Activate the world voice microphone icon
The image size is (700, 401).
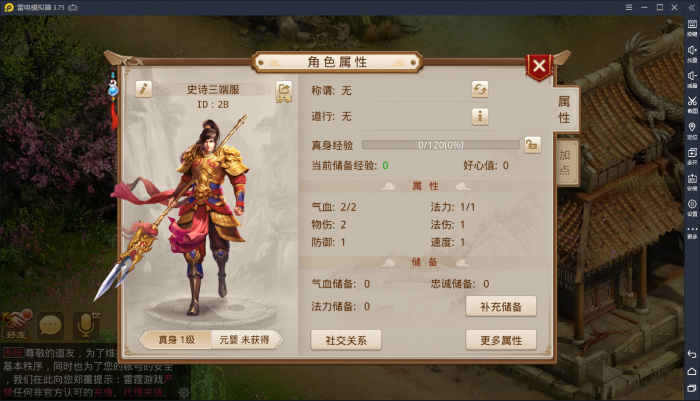pyautogui.click(x=84, y=324)
